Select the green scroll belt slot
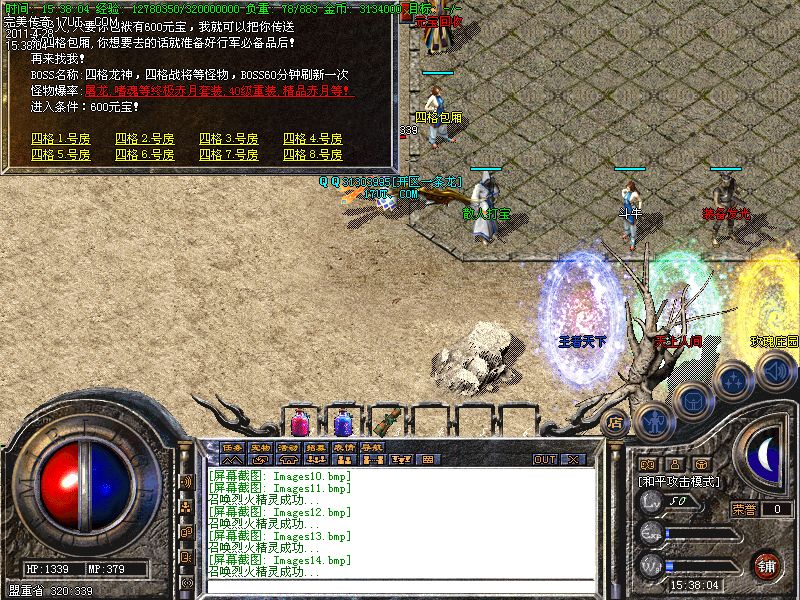Screen dimensions: 800x600 click(385, 419)
